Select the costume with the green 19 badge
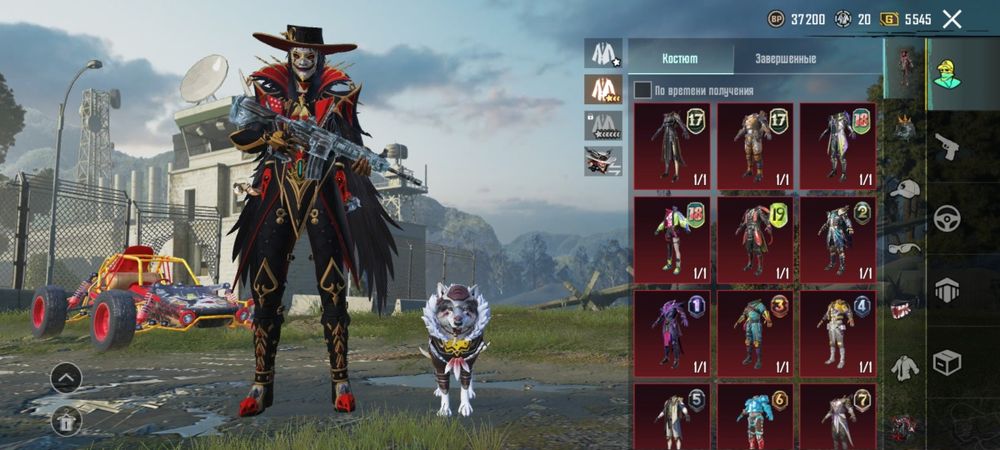The height and width of the screenshot is (450, 1000). pyautogui.click(x=755, y=240)
